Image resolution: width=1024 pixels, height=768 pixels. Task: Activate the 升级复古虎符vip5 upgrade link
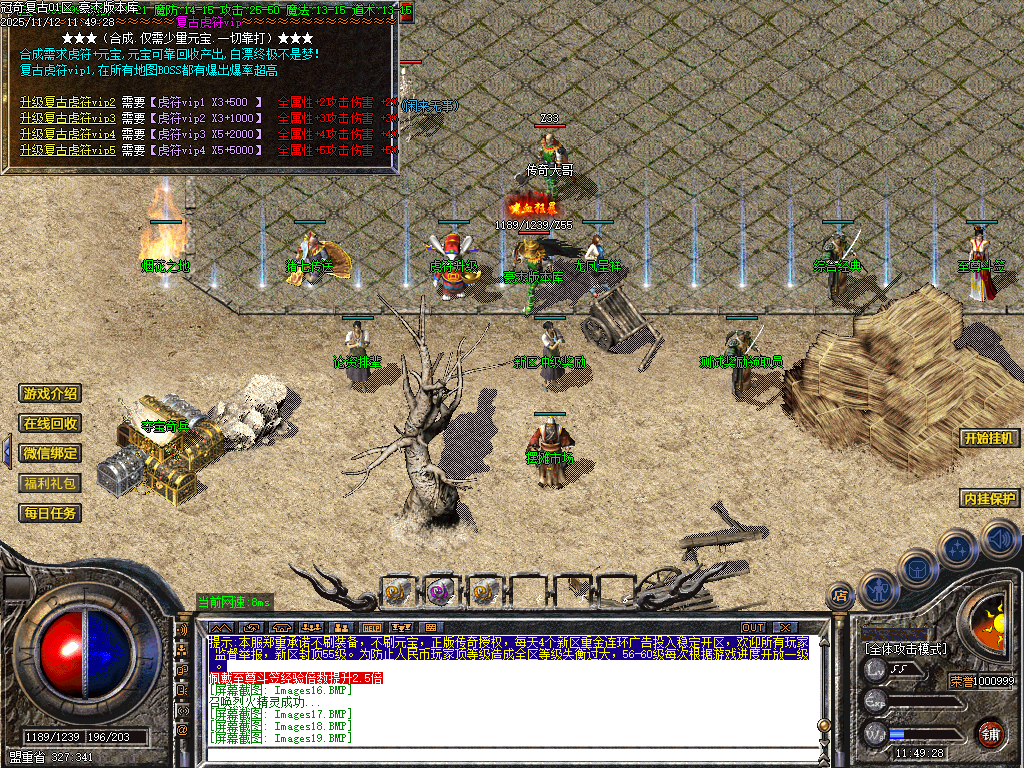(68, 151)
